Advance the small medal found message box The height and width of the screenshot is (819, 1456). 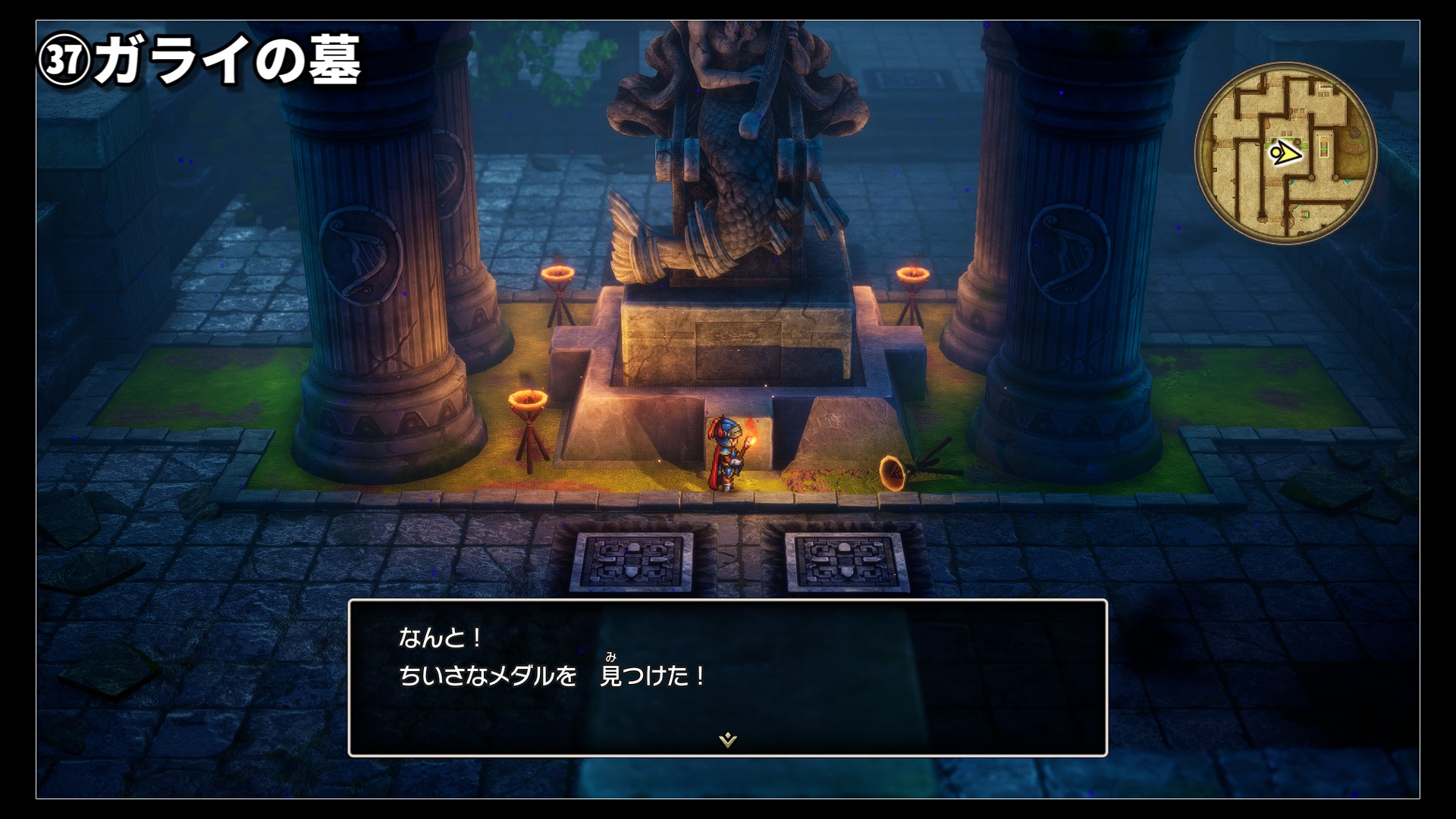(727, 676)
